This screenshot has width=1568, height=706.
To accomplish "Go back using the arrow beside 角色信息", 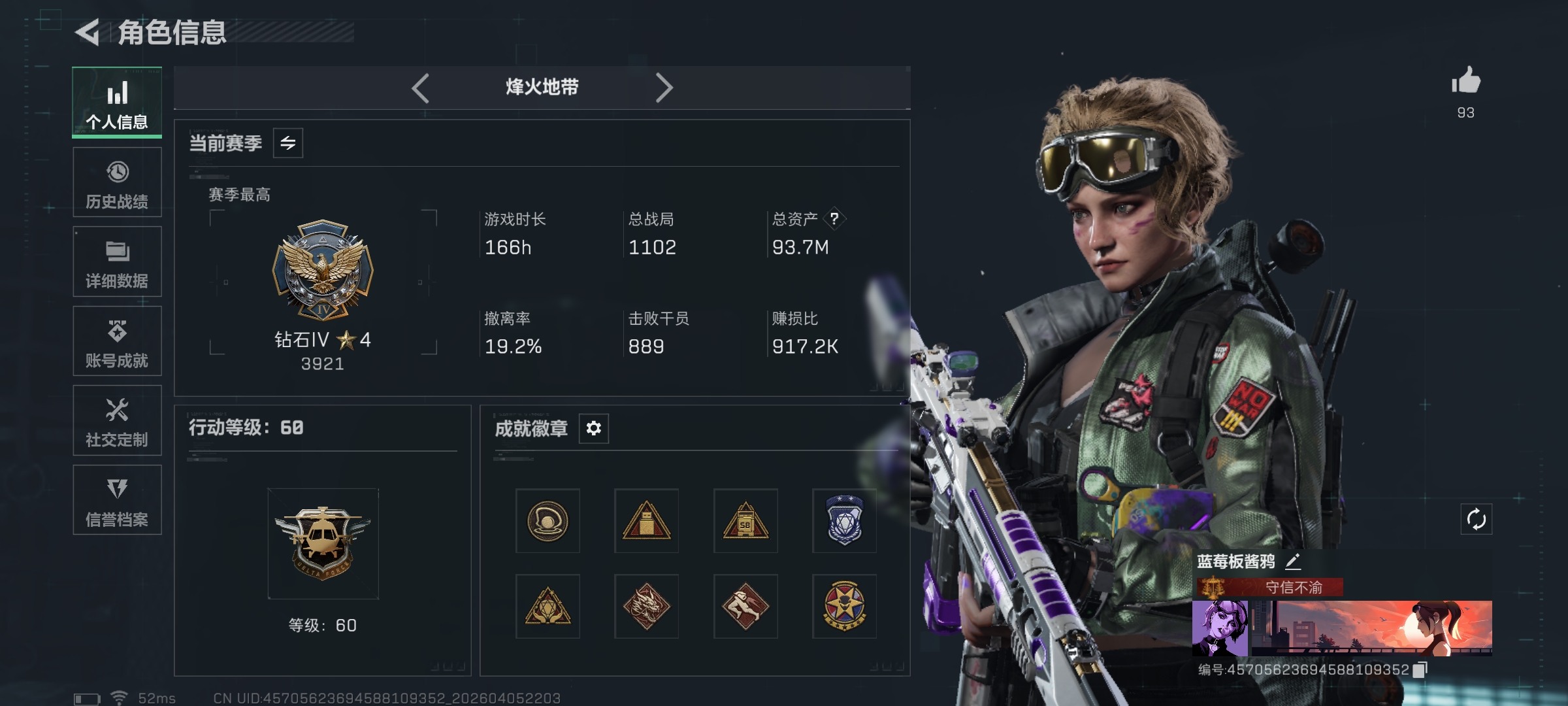I will tap(88, 32).
